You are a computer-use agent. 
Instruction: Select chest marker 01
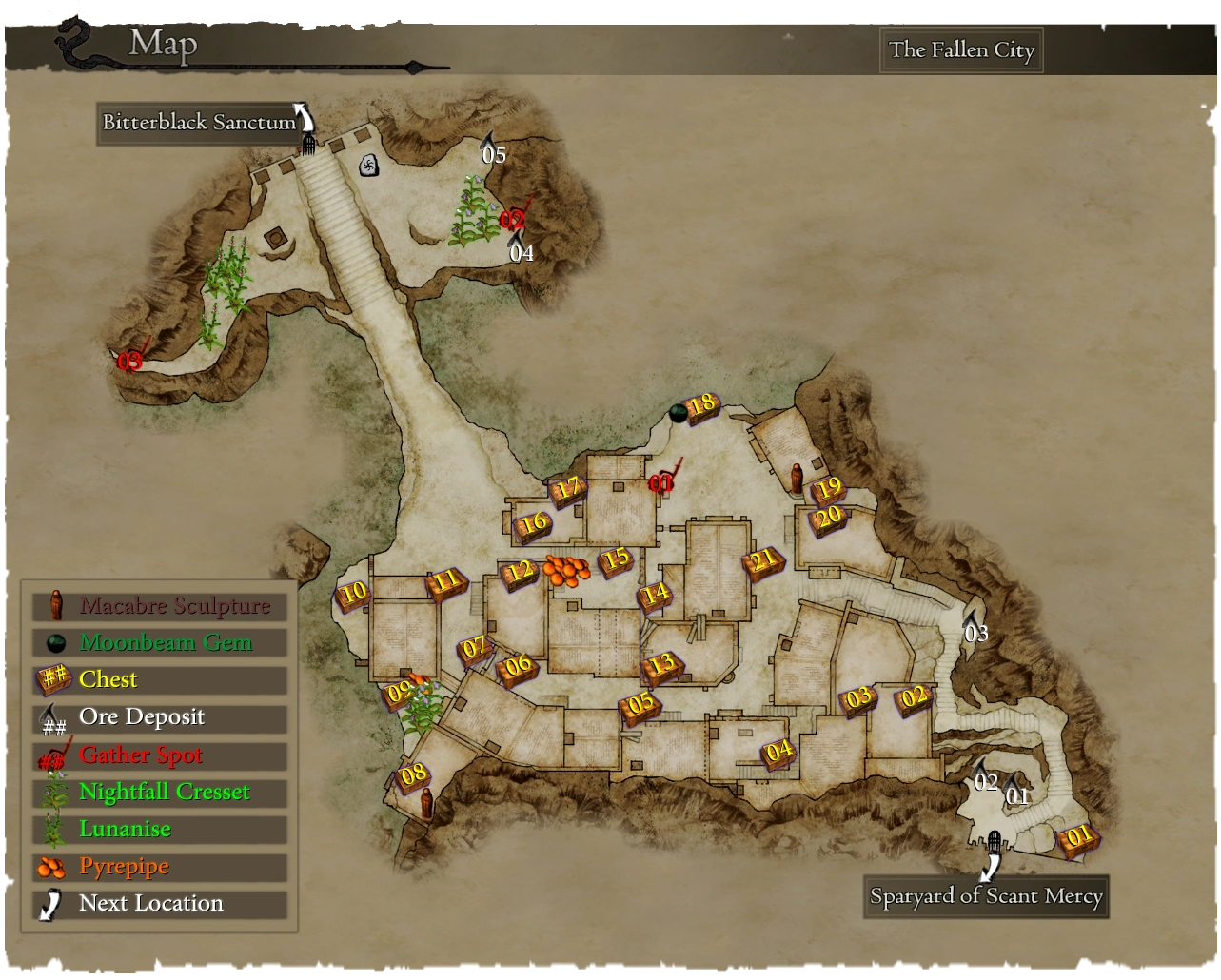coord(1079,838)
